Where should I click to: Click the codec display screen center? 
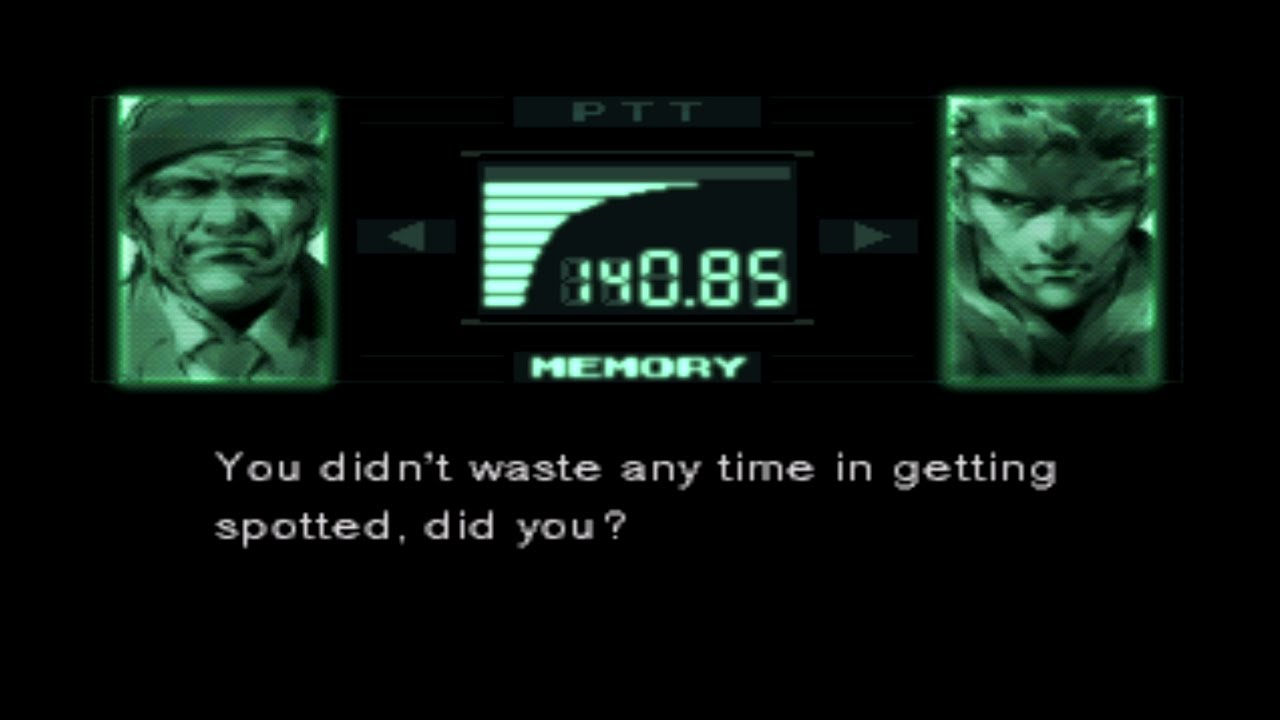pyautogui.click(x=638, y=237)
